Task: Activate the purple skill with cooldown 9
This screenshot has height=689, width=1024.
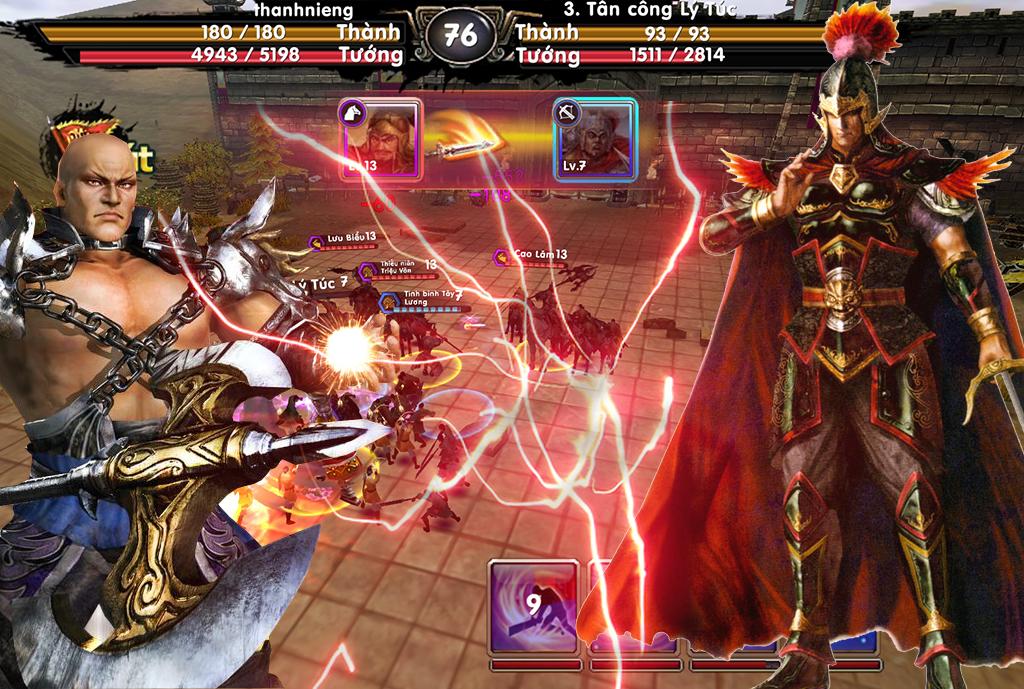Action: tap(533, 607)
